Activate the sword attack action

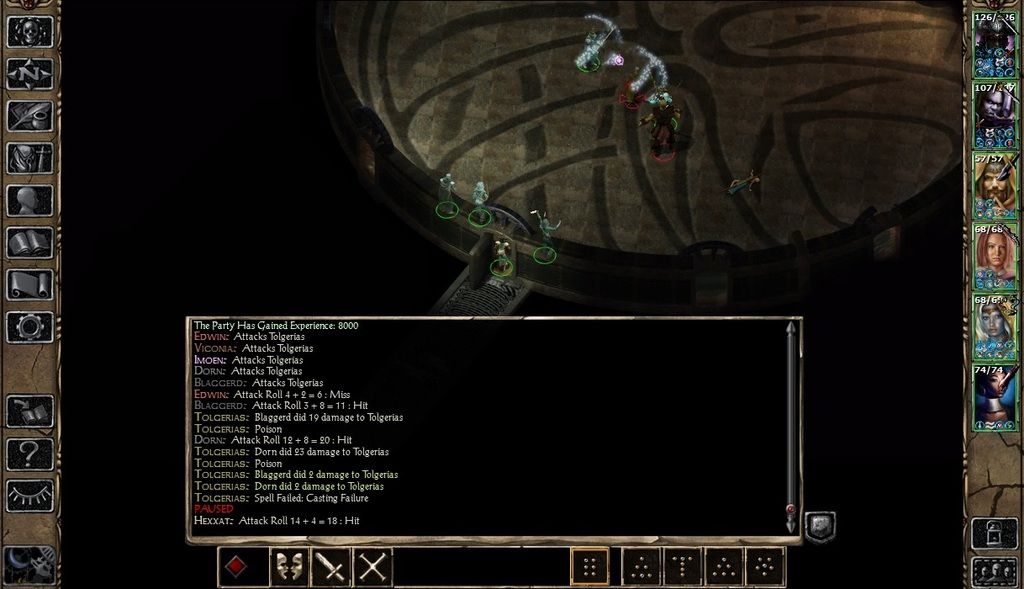(x=330, y=567)
